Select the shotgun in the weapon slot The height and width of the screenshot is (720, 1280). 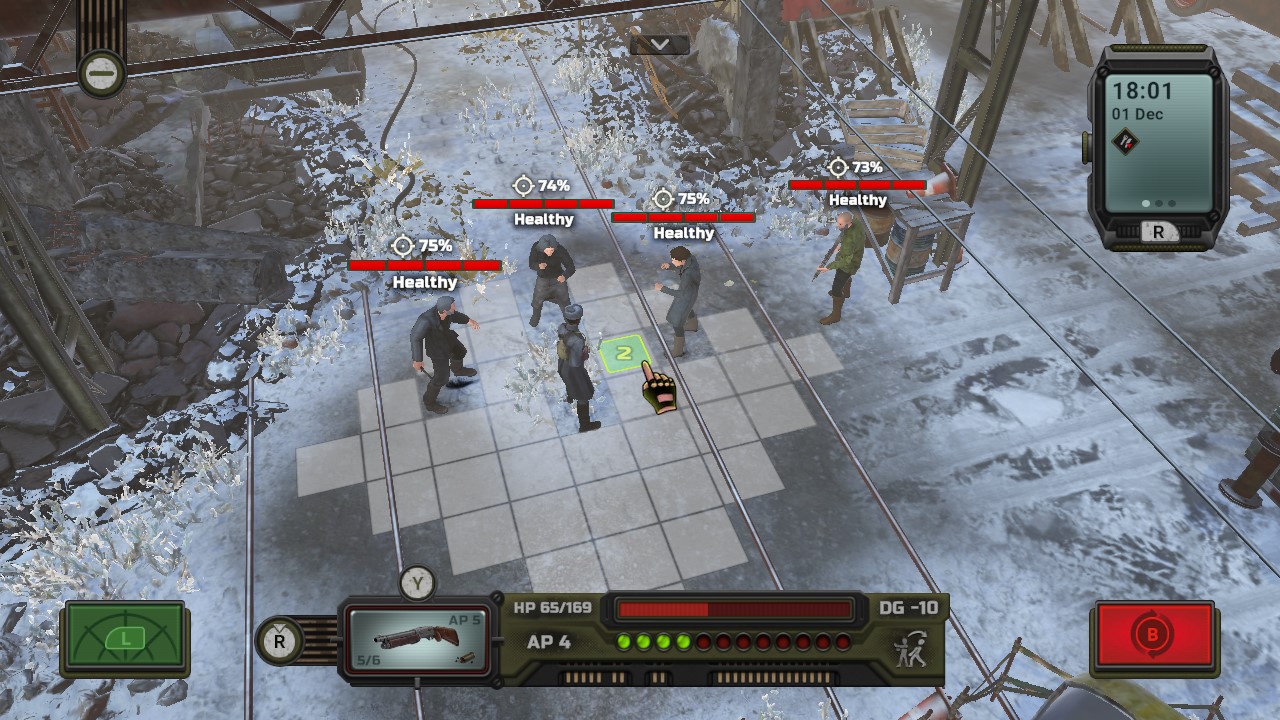point(417,640)
